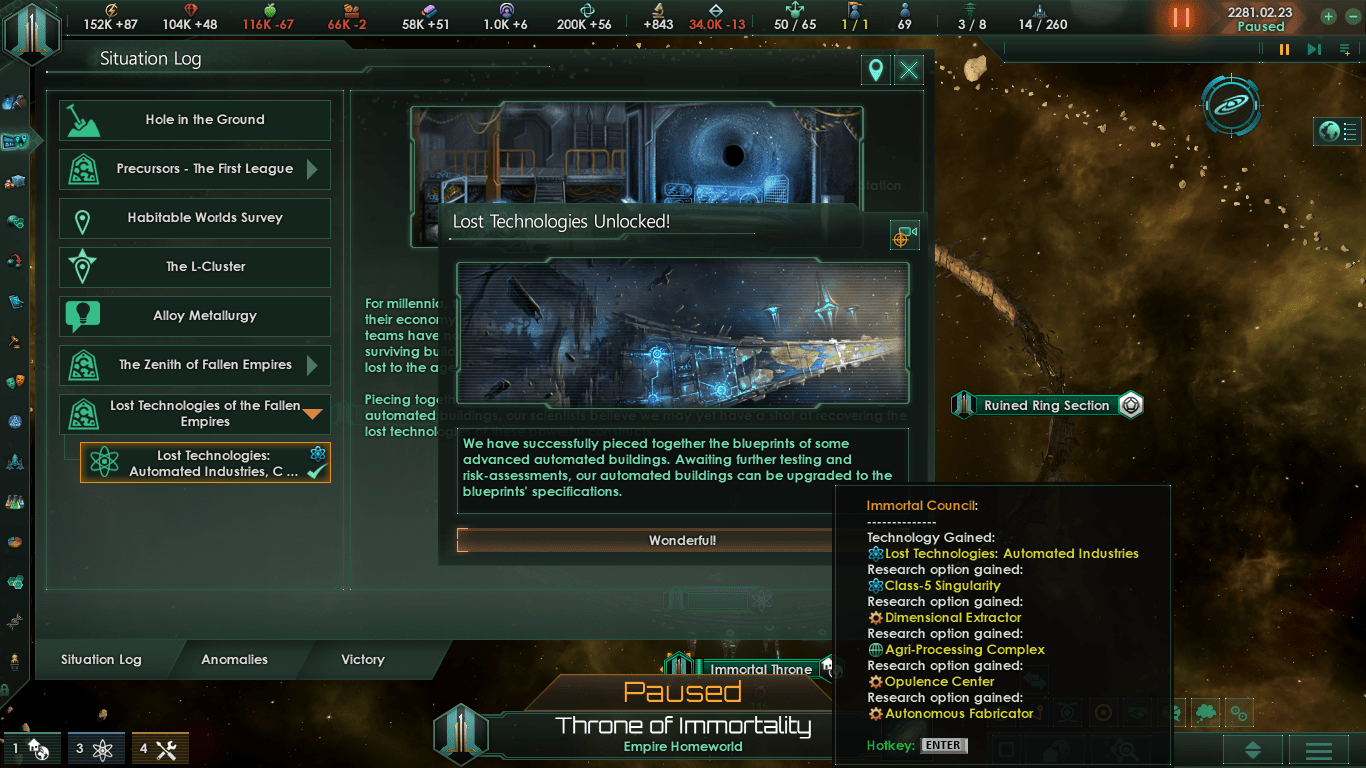Open the galaxy map view
Viewport: 1366px width, 768px height.
point(1231,104)
